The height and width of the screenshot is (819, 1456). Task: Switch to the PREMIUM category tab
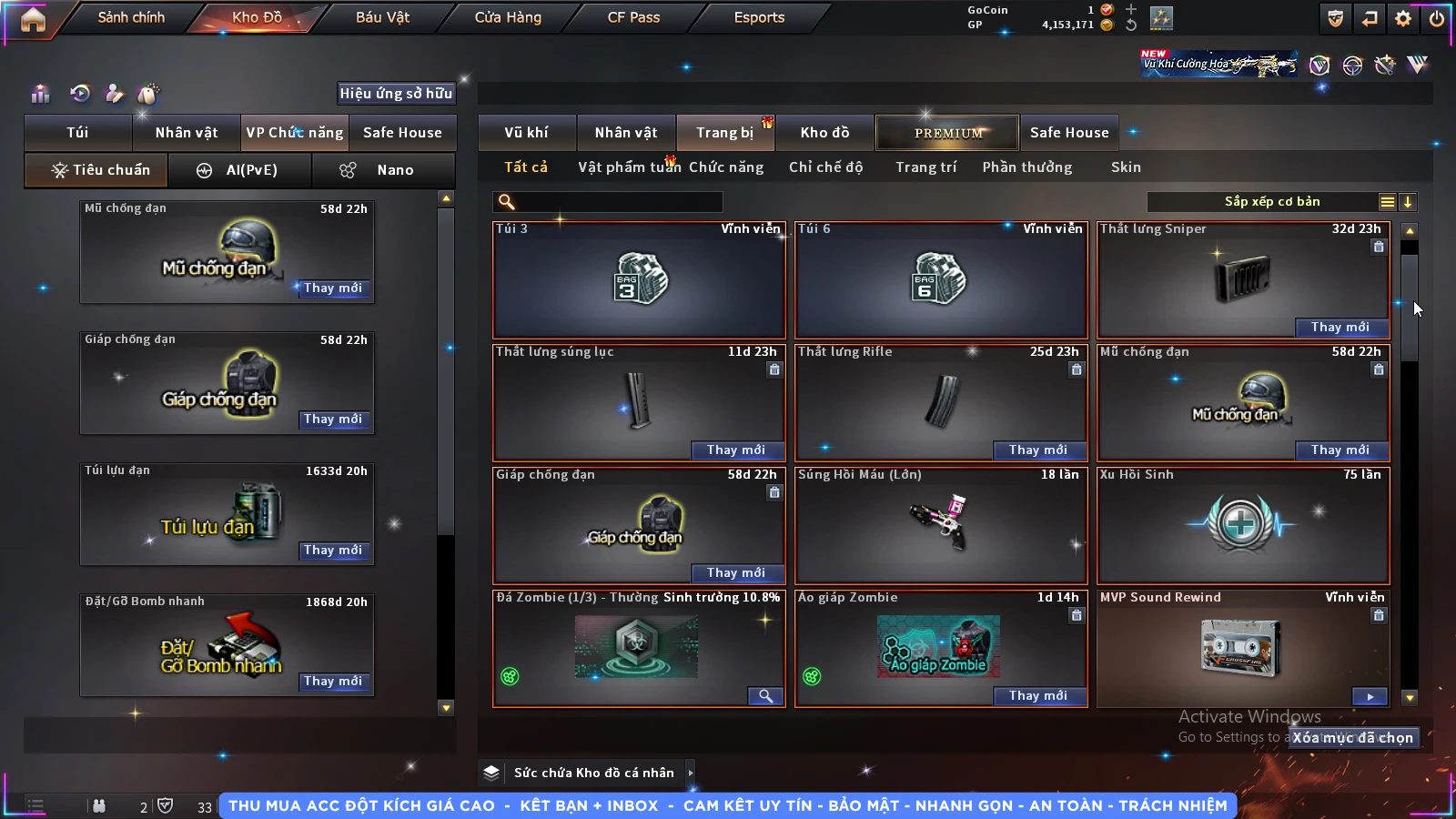(947, 133)
